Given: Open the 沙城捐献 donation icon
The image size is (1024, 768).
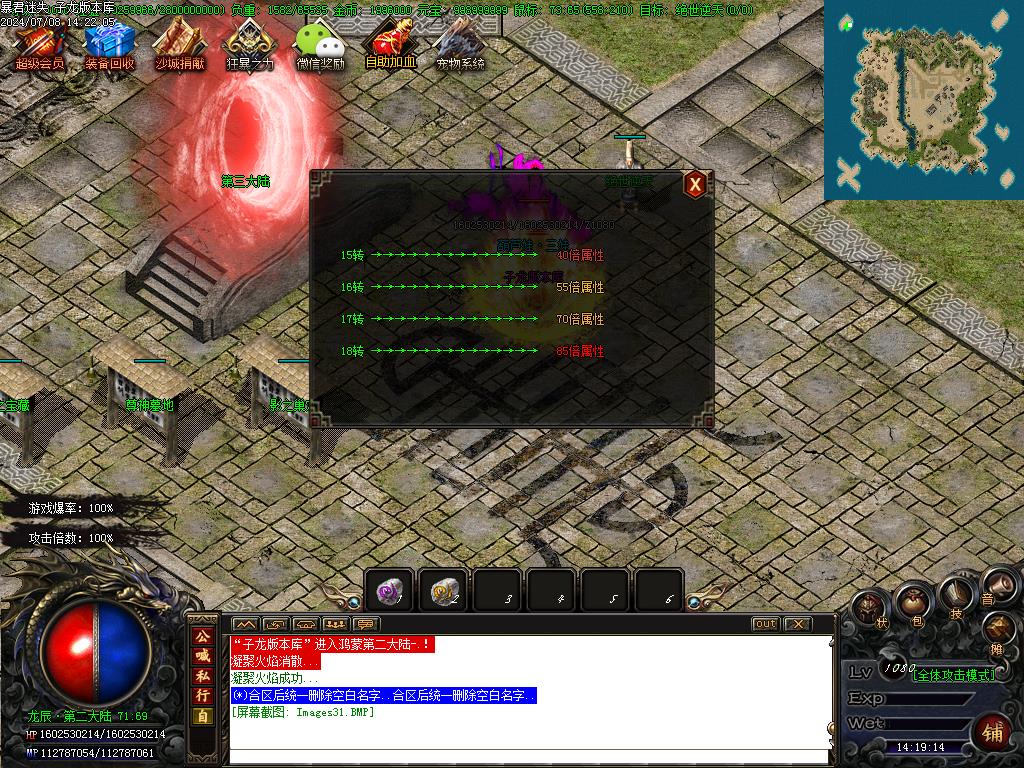Looking at the screenshot, I should coord(180,44).
